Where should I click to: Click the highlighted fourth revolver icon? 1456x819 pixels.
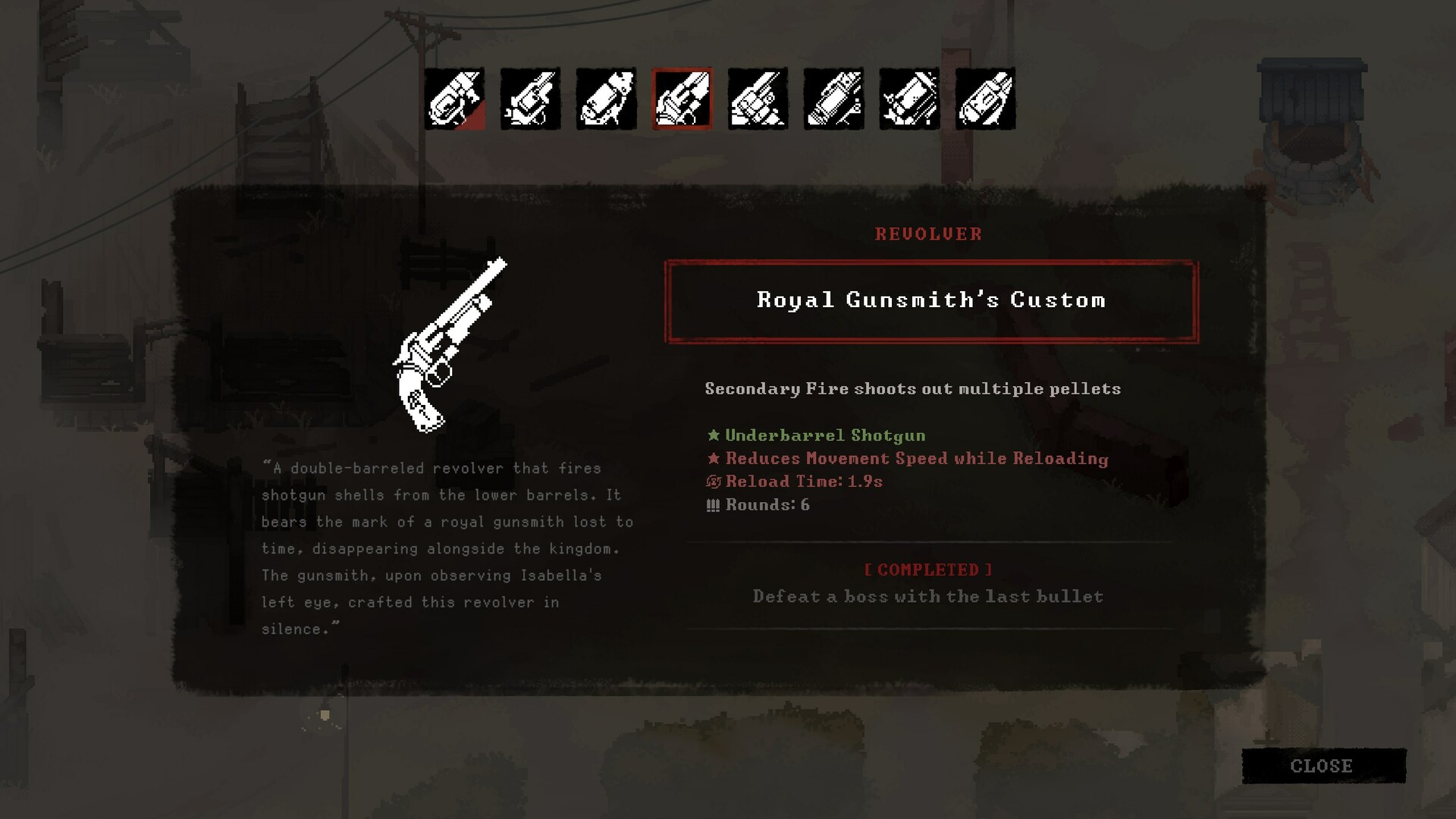(682, 99)
